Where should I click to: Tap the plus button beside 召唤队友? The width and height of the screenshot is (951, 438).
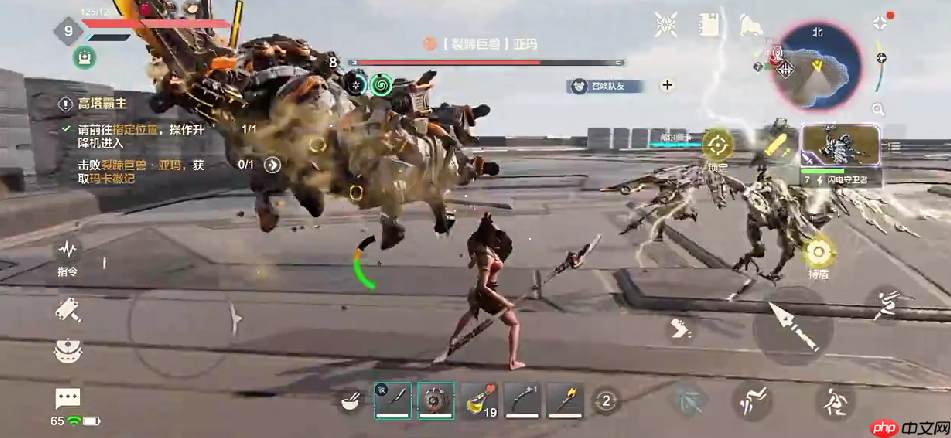(668, 85)
